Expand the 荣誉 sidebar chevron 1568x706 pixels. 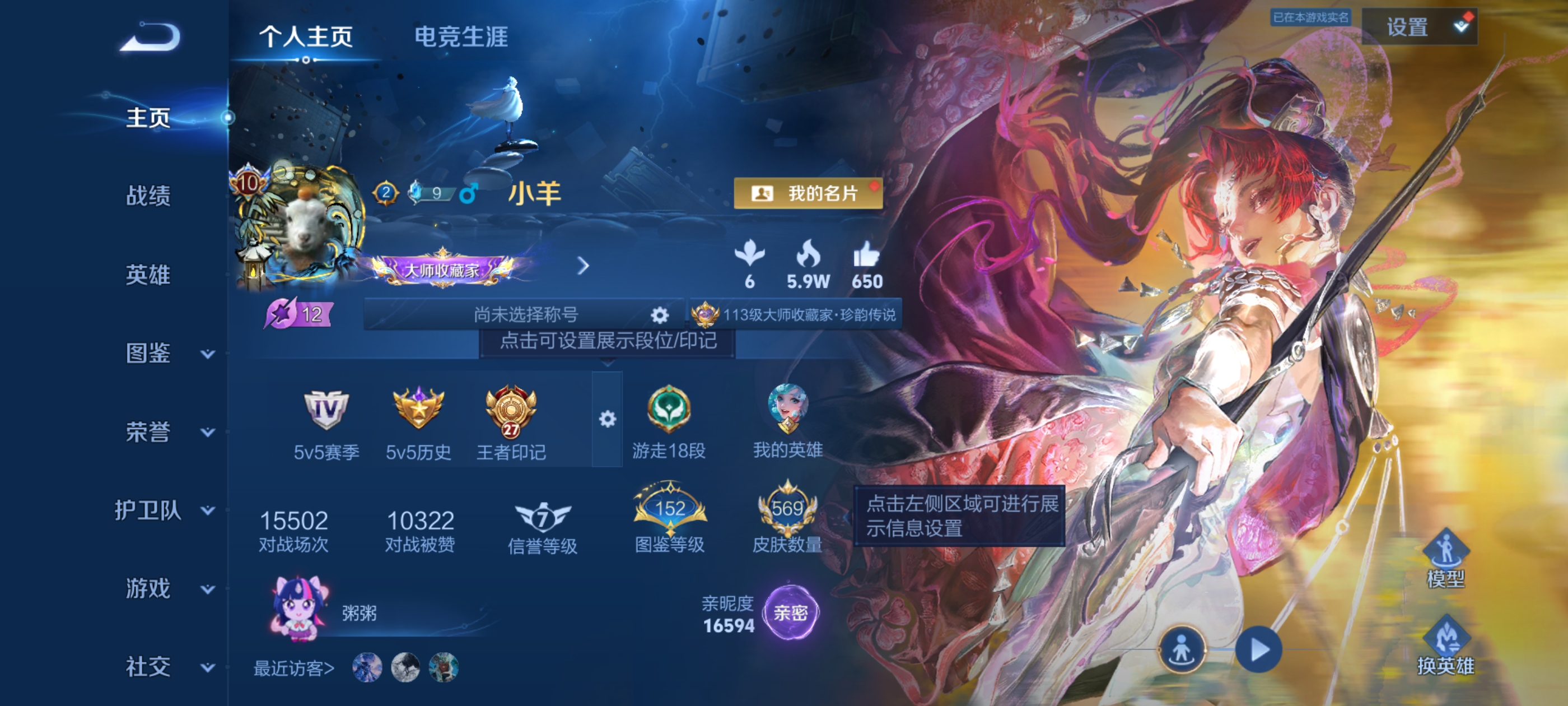(208, 433)
